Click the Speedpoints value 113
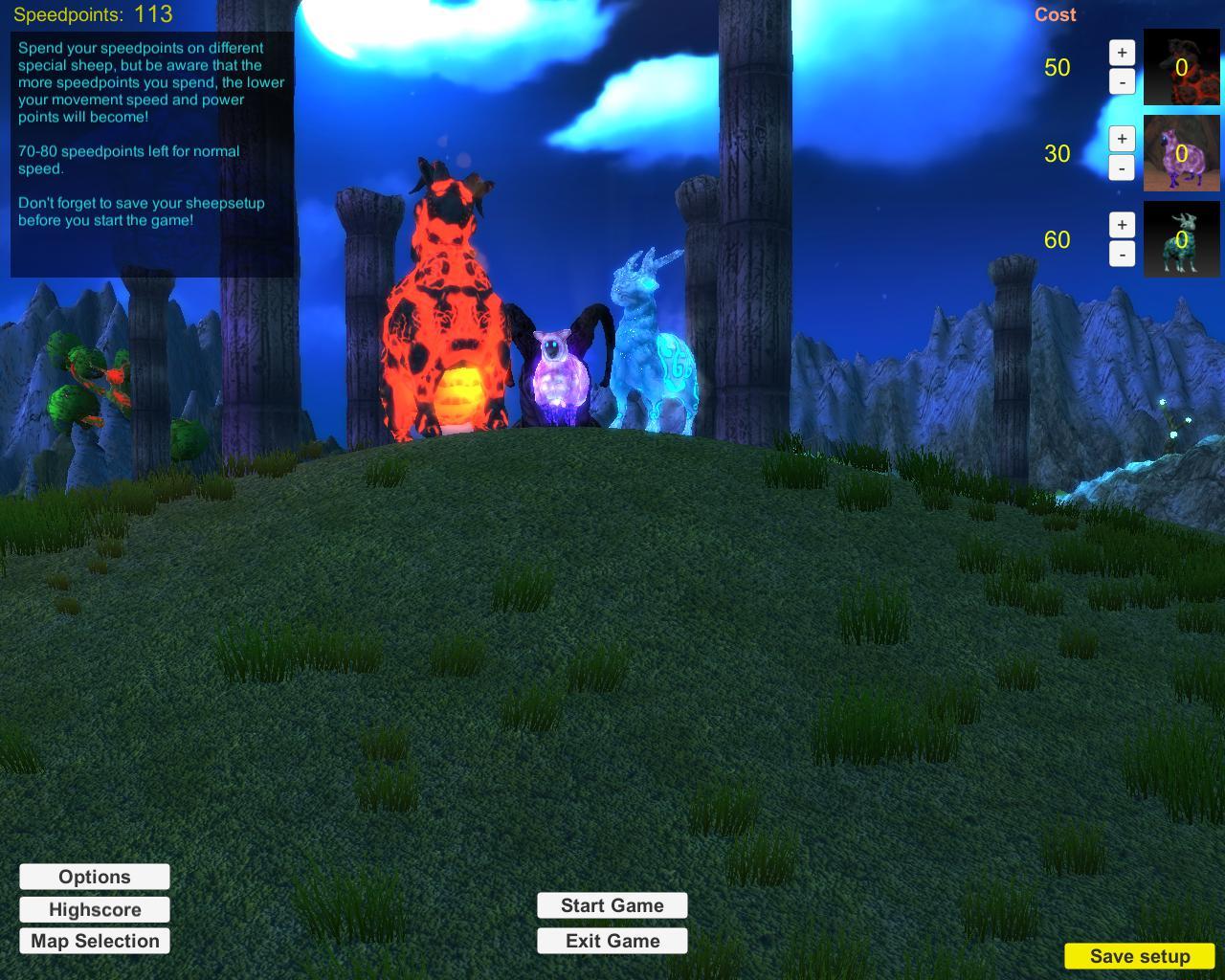Screen dimensions: 1225x980 [x=153, y=14]
